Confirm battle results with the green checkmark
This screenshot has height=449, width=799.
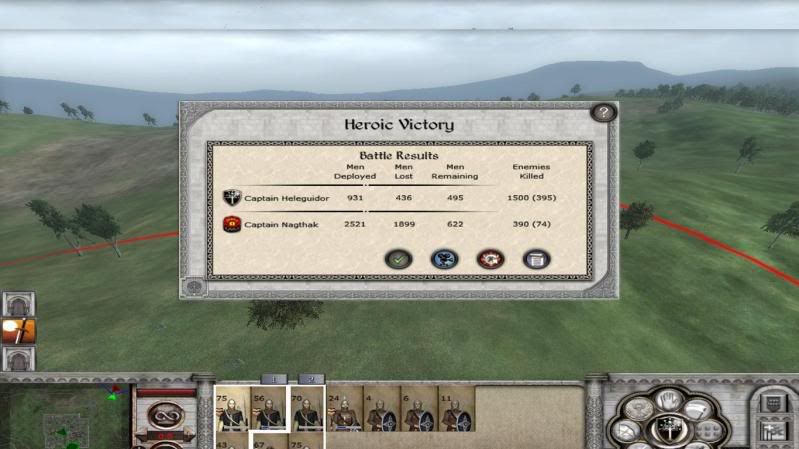pos(398,259)
